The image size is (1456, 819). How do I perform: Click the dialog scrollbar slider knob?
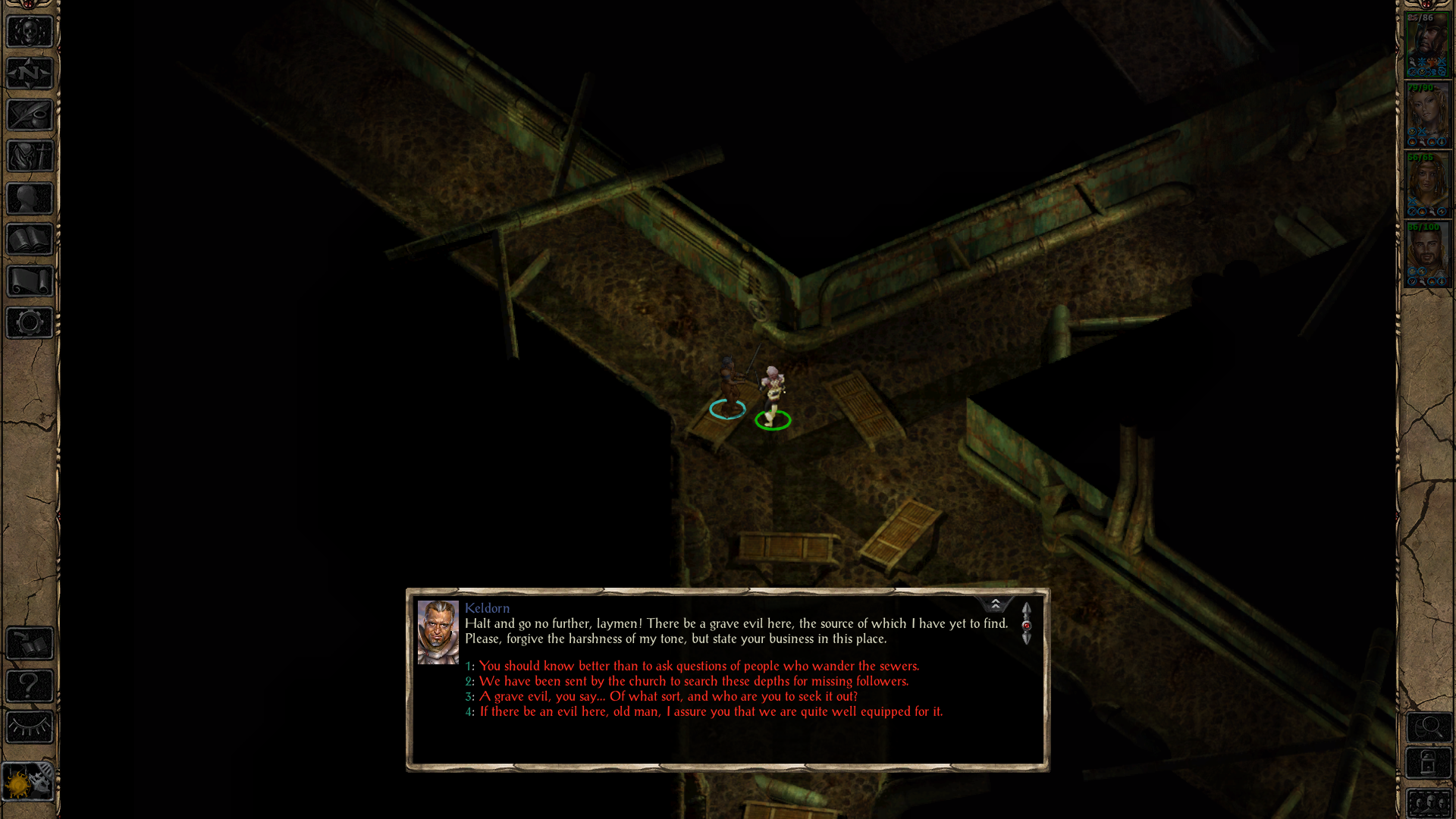(1028, 624)
